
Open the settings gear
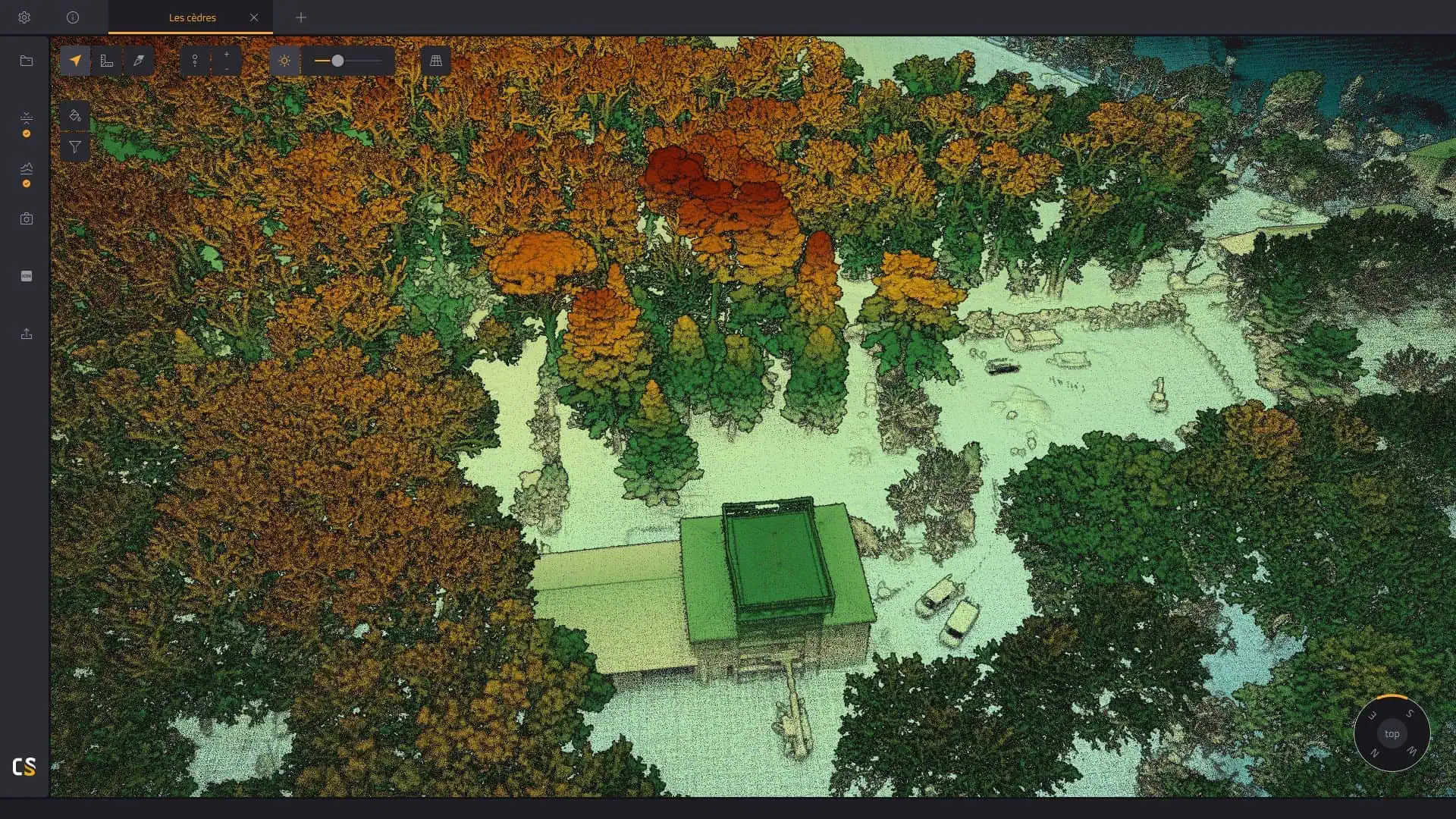pos(24,17)
